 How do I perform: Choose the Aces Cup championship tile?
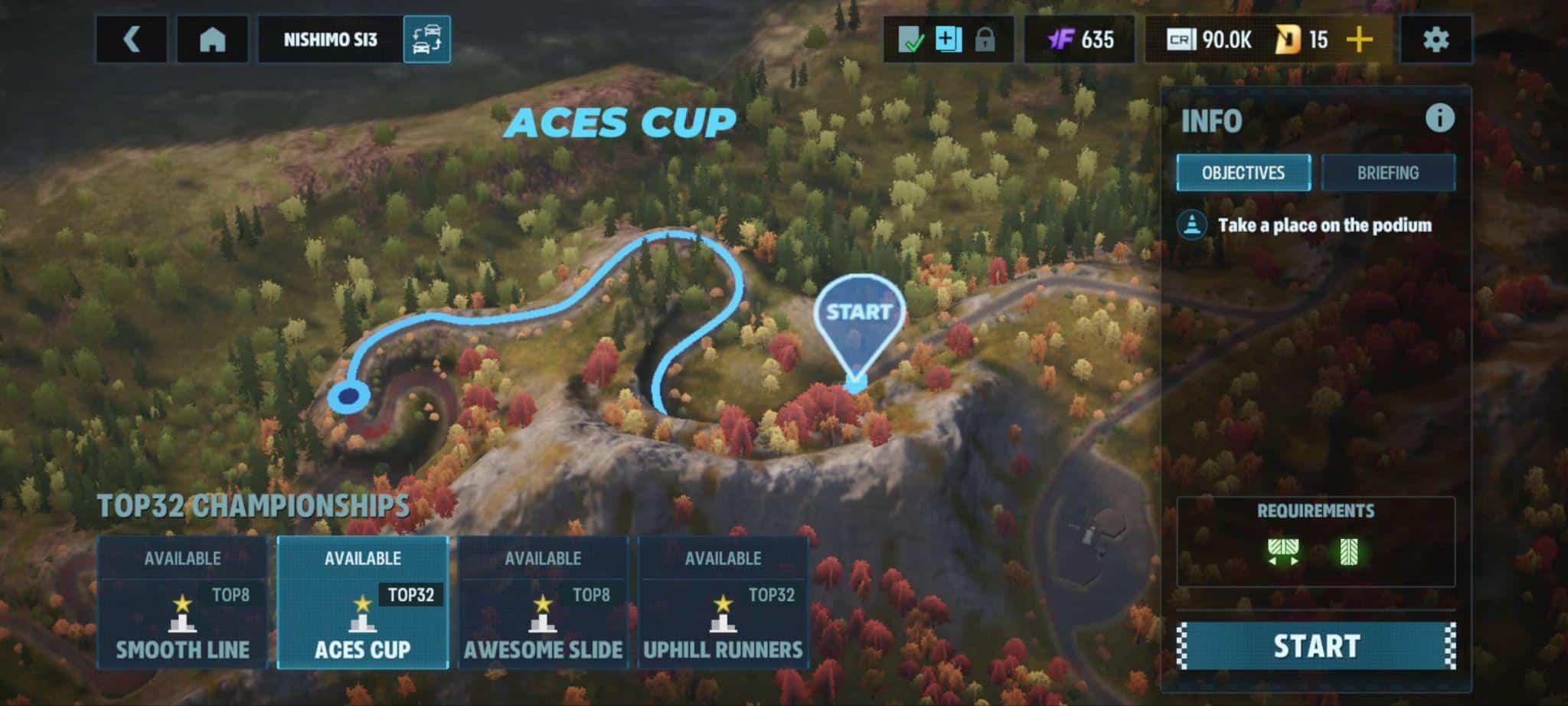click(x=363, y=603)
